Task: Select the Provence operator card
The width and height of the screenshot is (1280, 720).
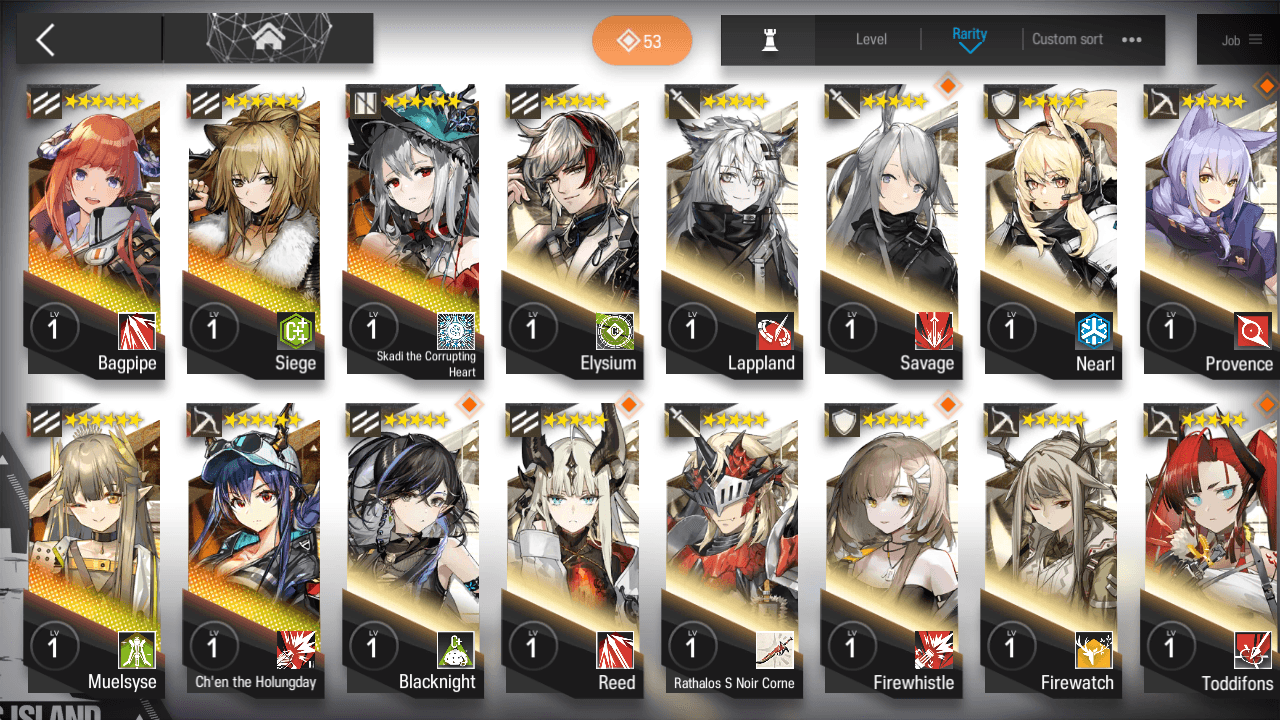Action: tap(1210, 230)
